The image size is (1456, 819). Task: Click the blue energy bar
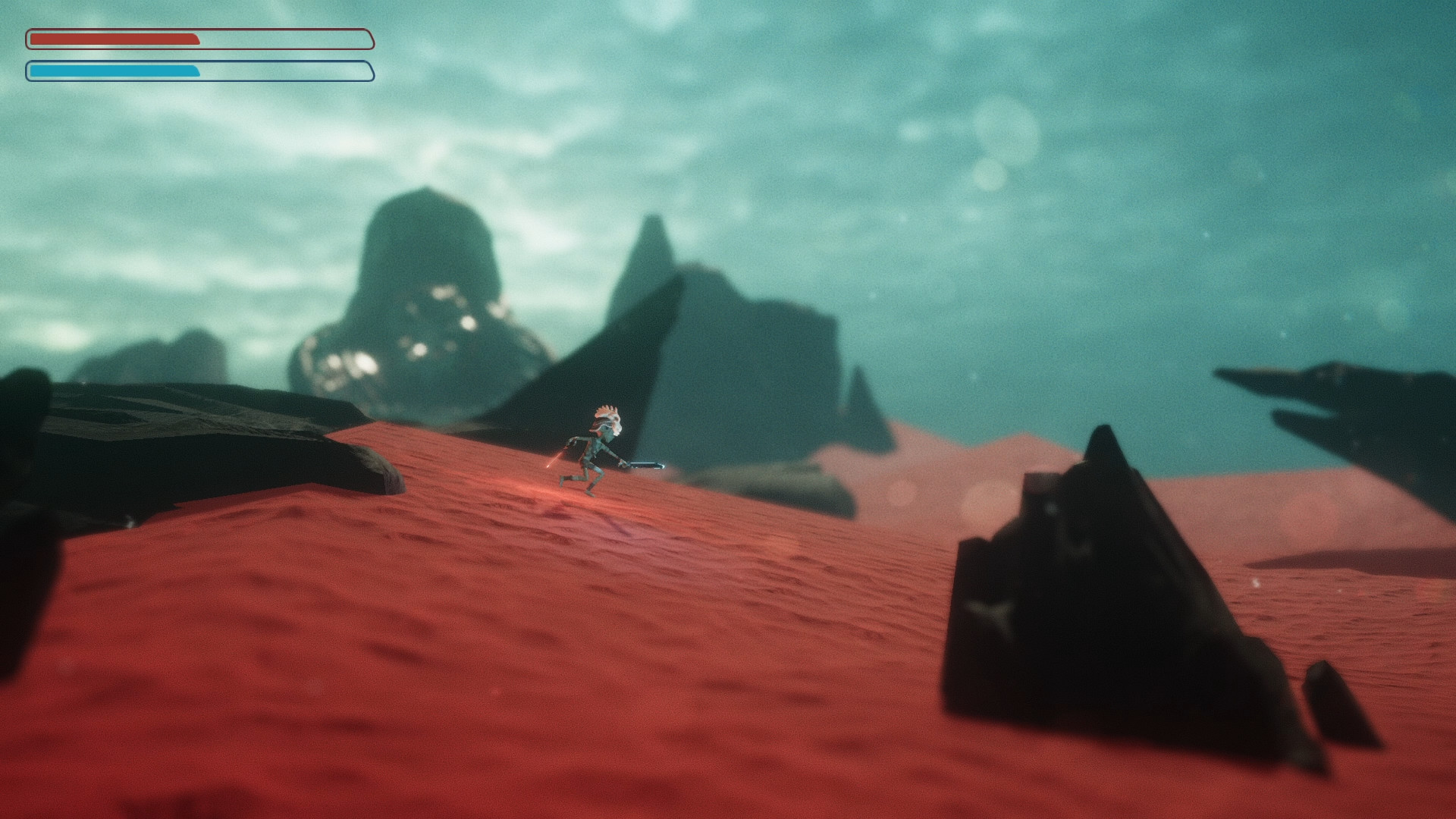[114, 71]
